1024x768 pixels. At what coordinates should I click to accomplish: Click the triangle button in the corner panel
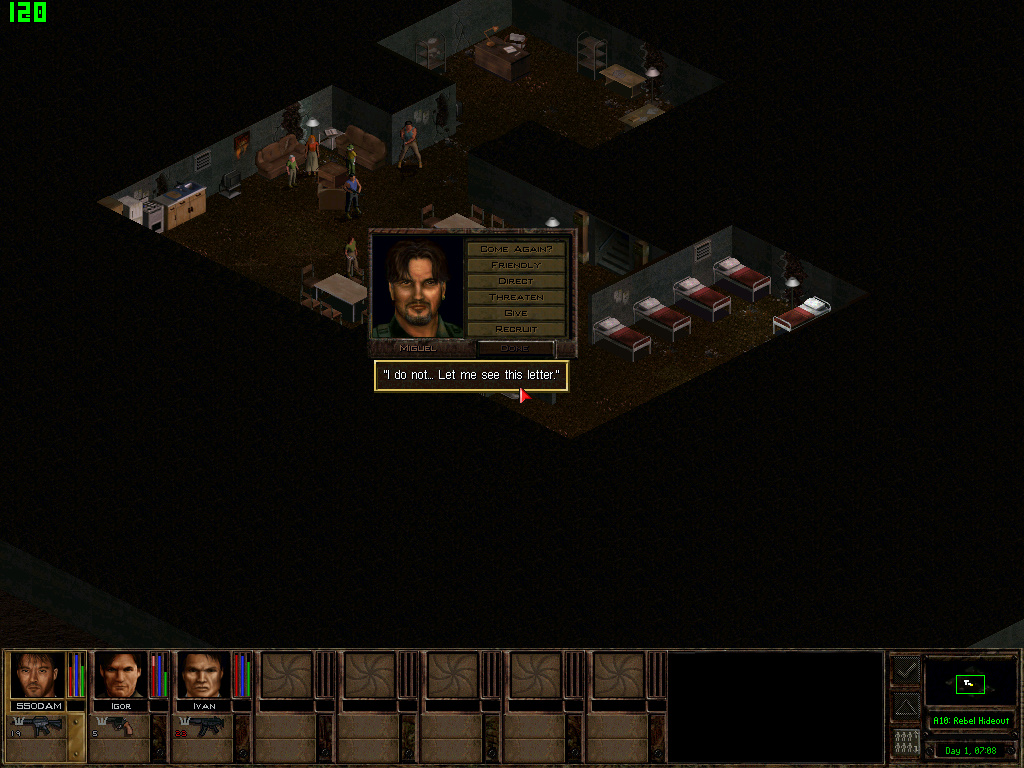(905, 707)
